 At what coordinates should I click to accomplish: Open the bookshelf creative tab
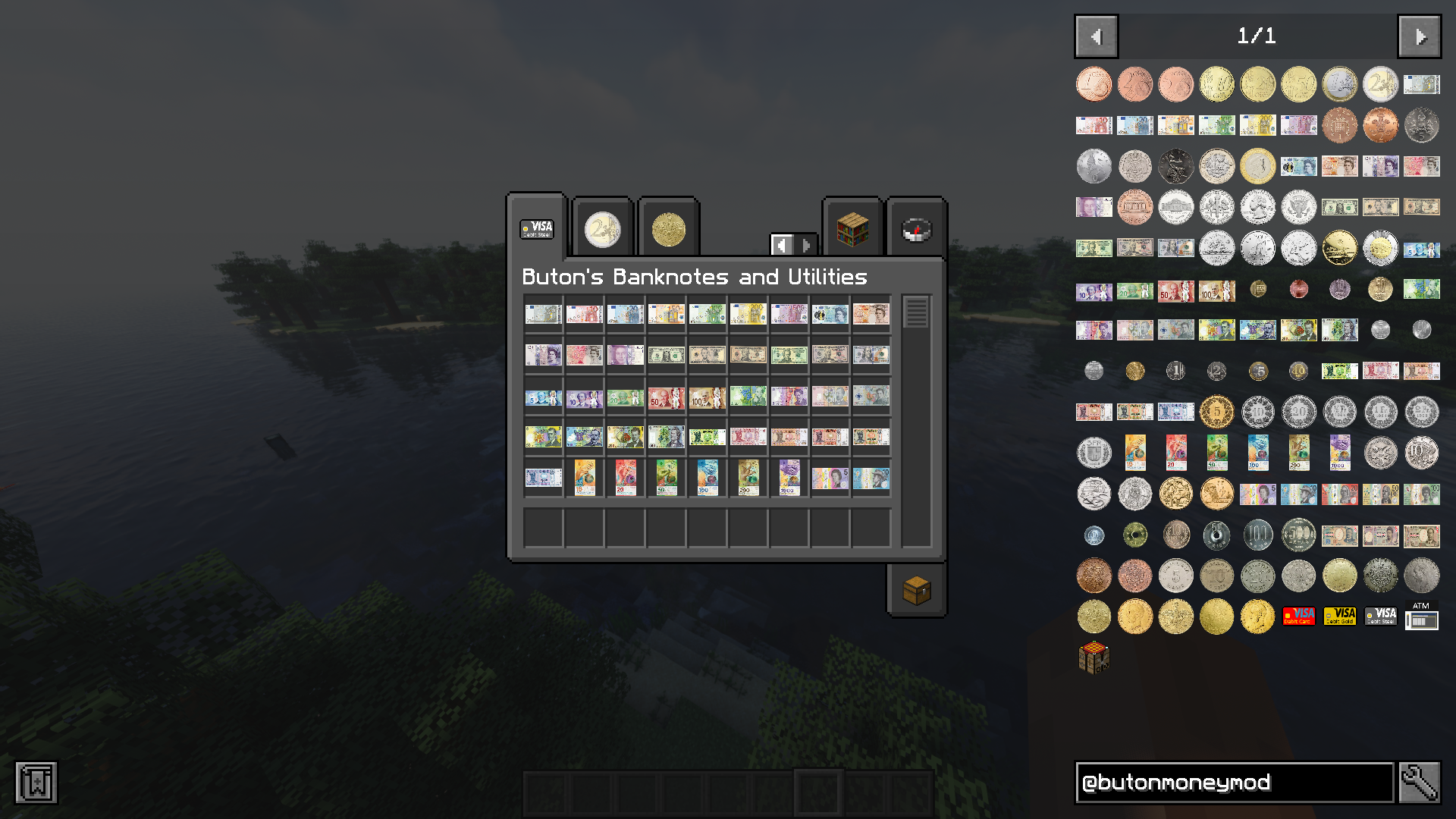[x=852, y=230]
